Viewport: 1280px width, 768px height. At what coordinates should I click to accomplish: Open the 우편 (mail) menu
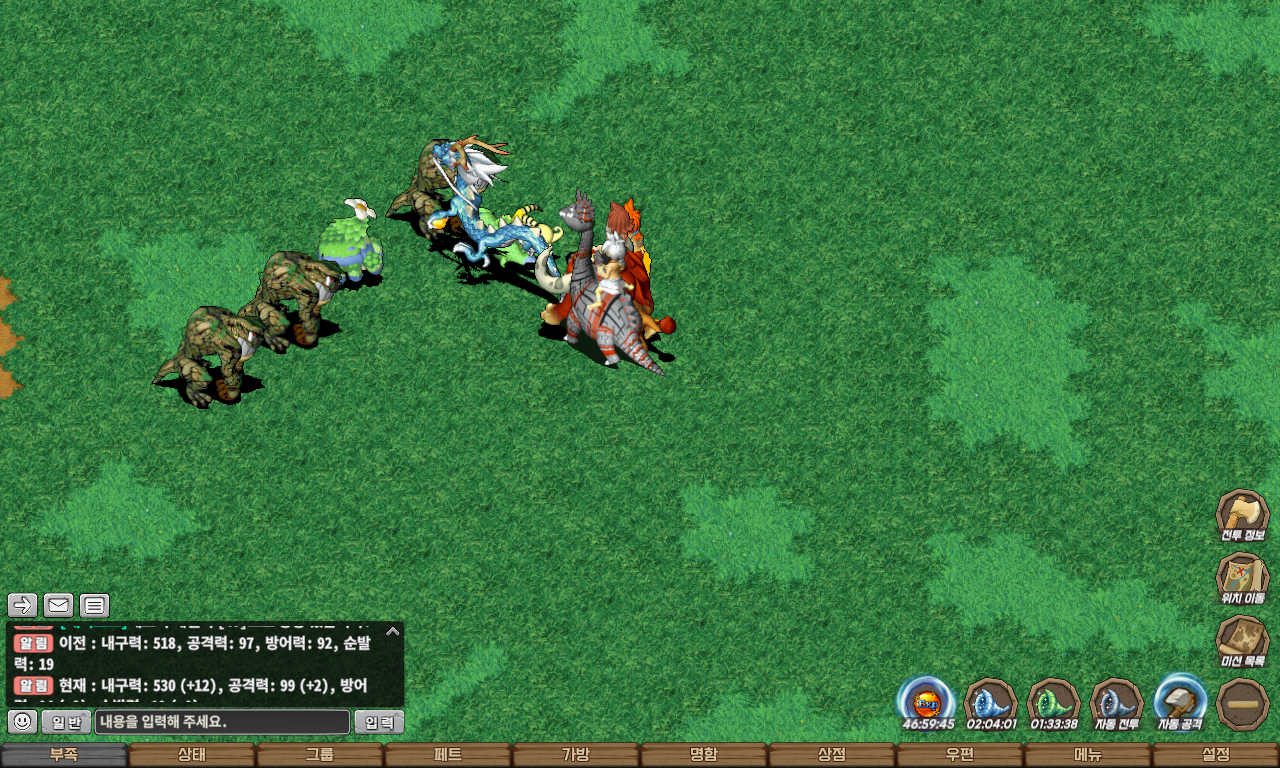coord(960,755)
